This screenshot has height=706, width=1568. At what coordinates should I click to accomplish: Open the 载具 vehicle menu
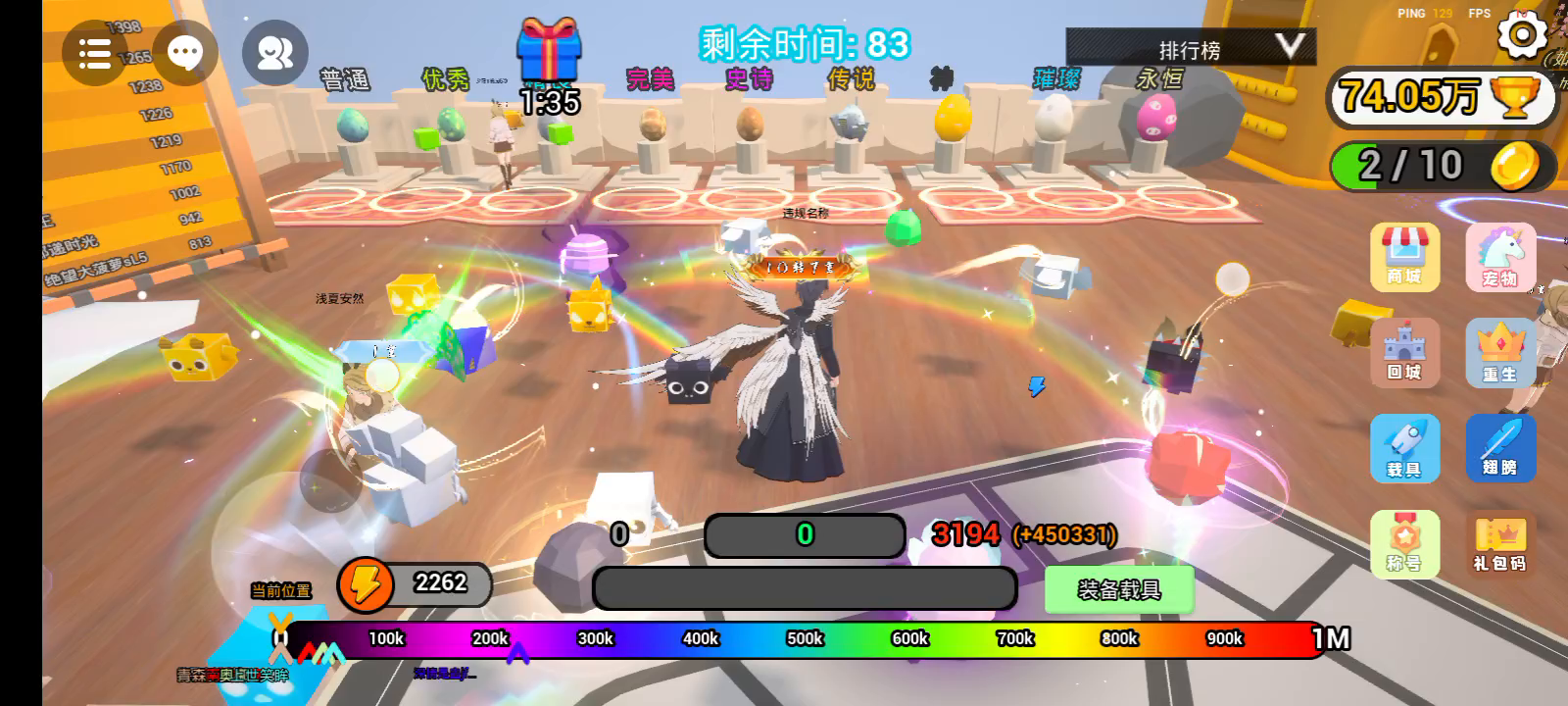(x=1404, y=448)
